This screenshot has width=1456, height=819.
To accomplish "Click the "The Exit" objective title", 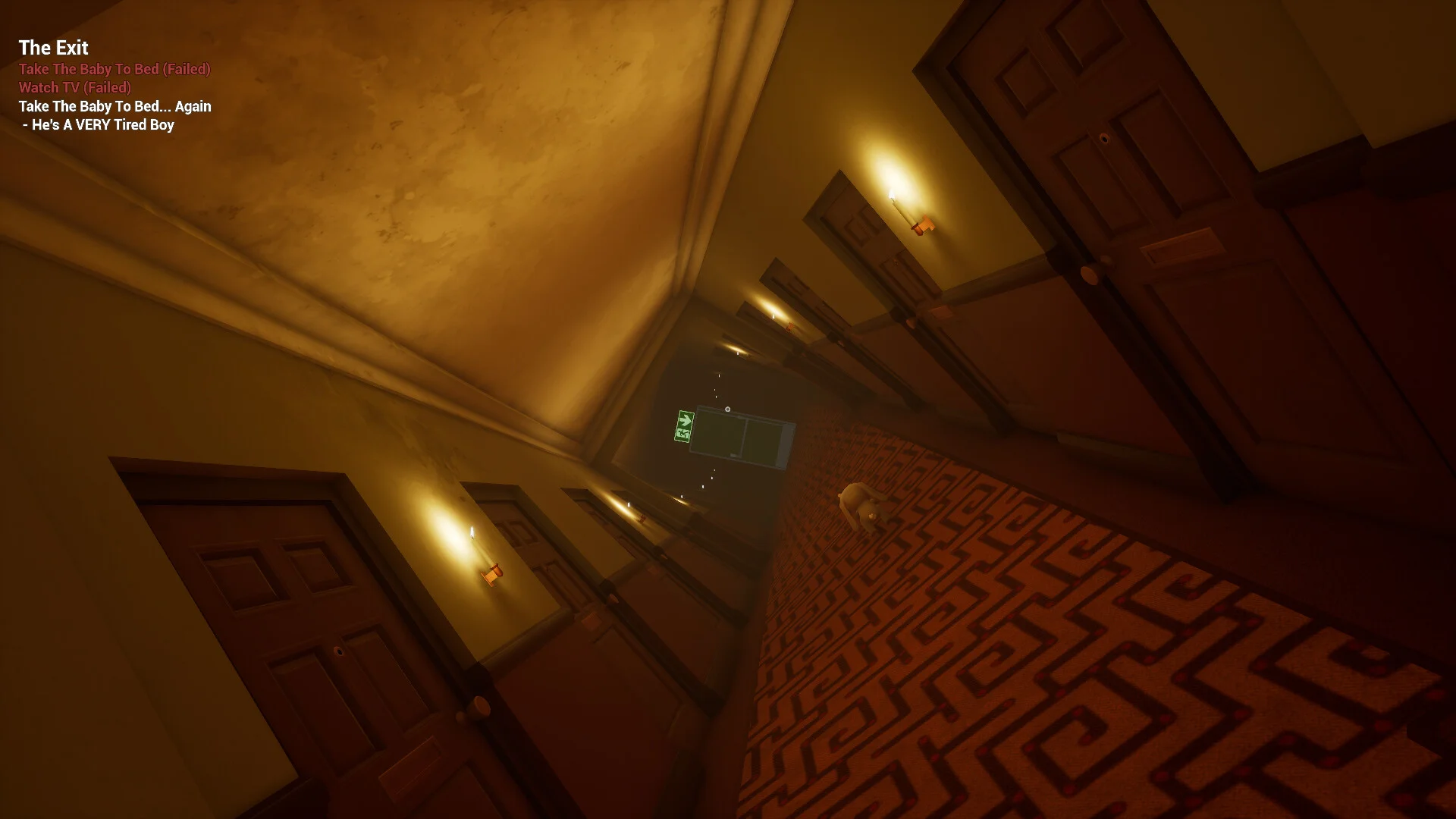I will tap(53, 48).
